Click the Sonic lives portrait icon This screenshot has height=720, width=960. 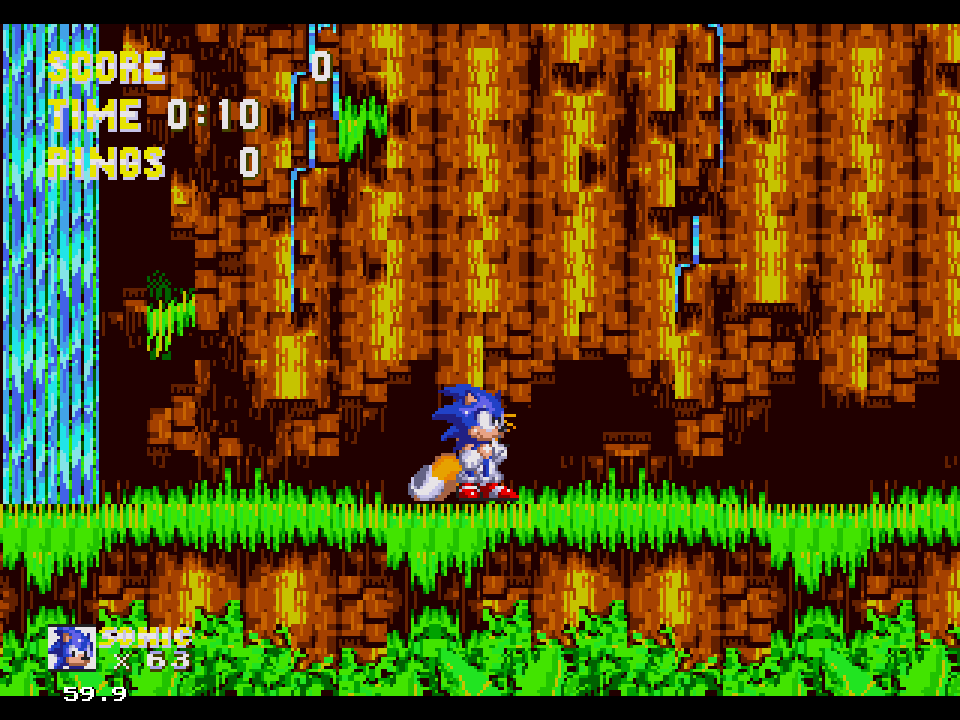pos(71,647)
